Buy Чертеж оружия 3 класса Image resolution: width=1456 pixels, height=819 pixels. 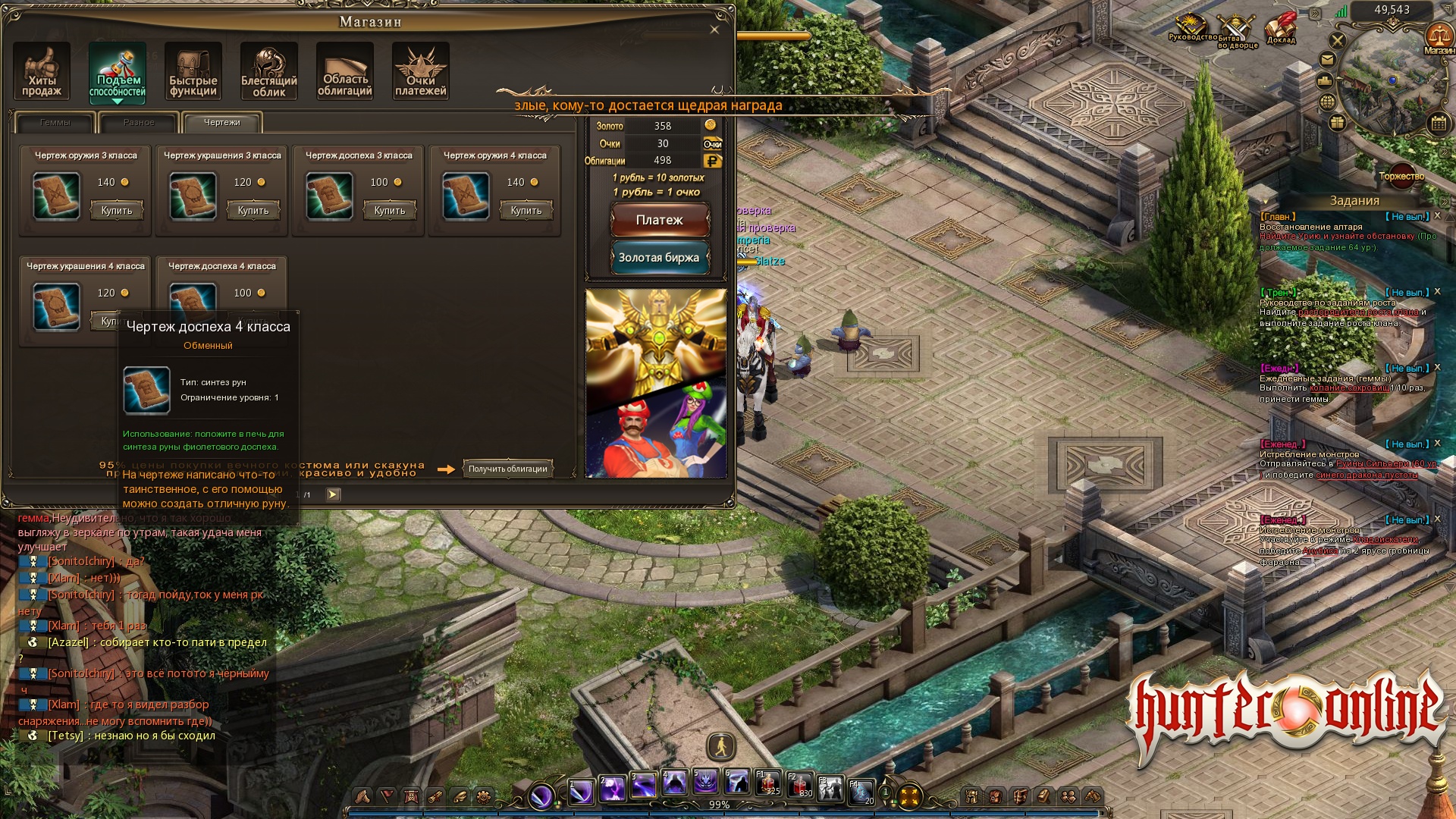point(117,210)
